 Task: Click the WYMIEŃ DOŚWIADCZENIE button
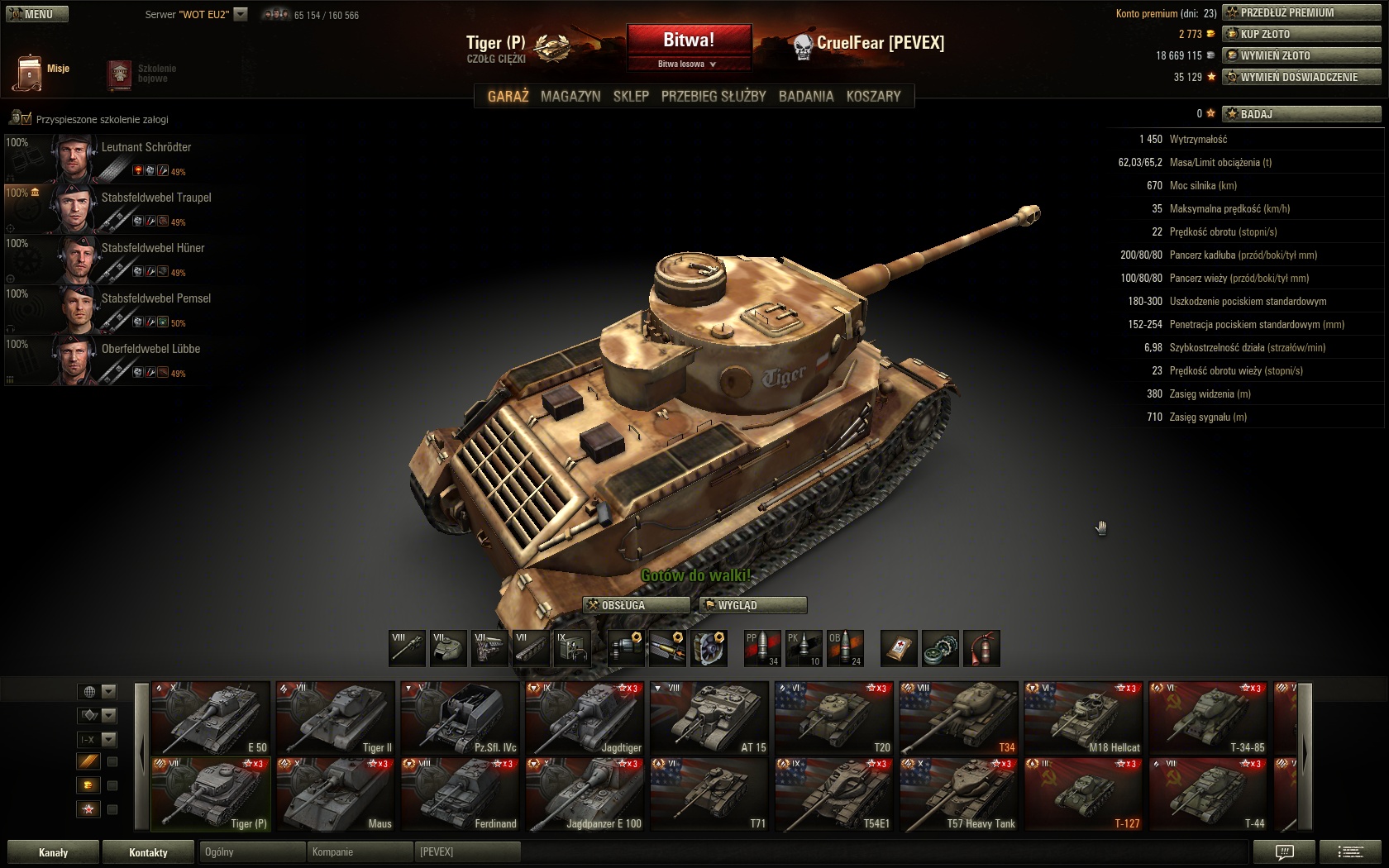pyautogui.click(x=1301, y=77)
